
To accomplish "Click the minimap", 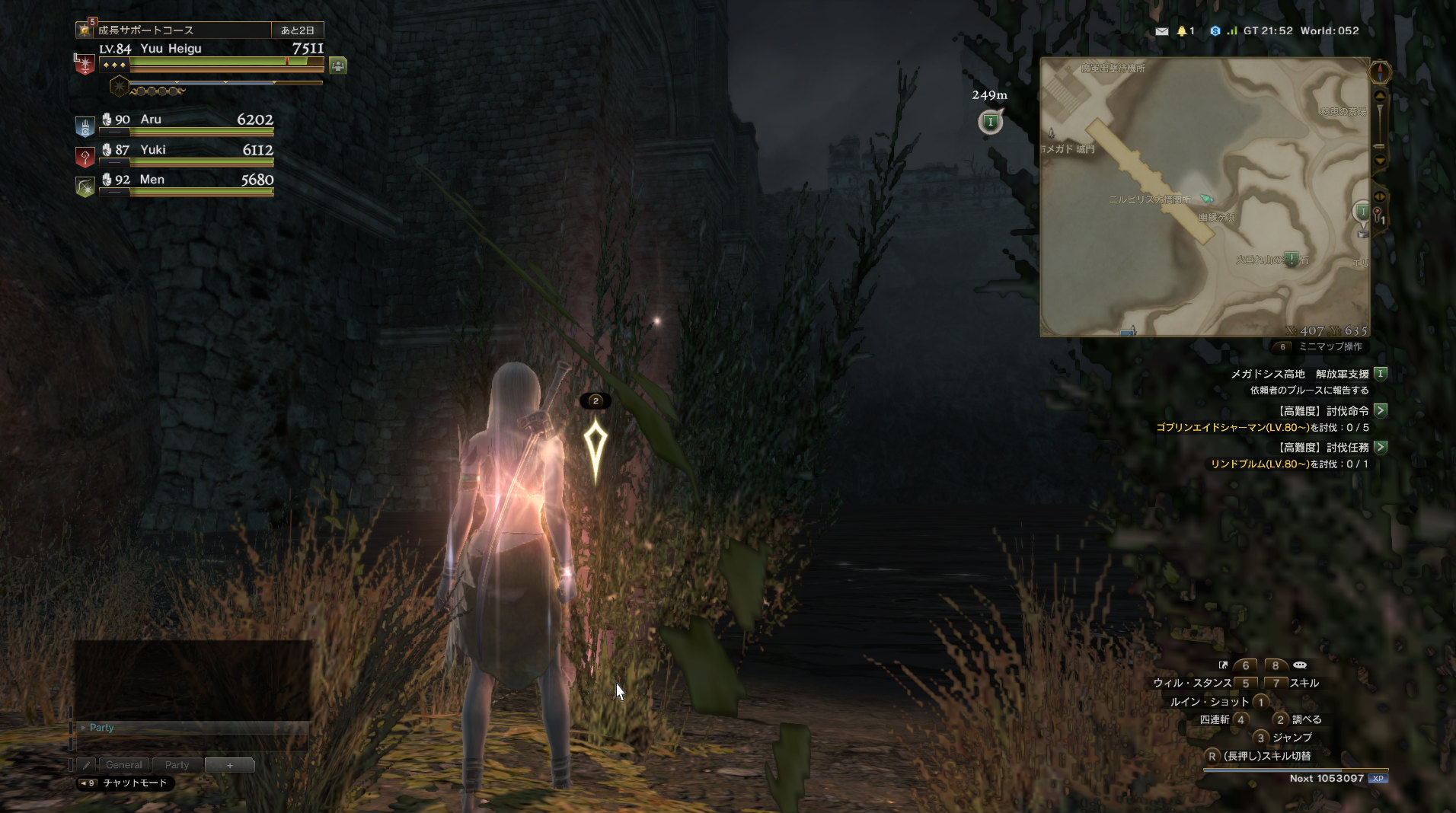I will point(1204,196).
